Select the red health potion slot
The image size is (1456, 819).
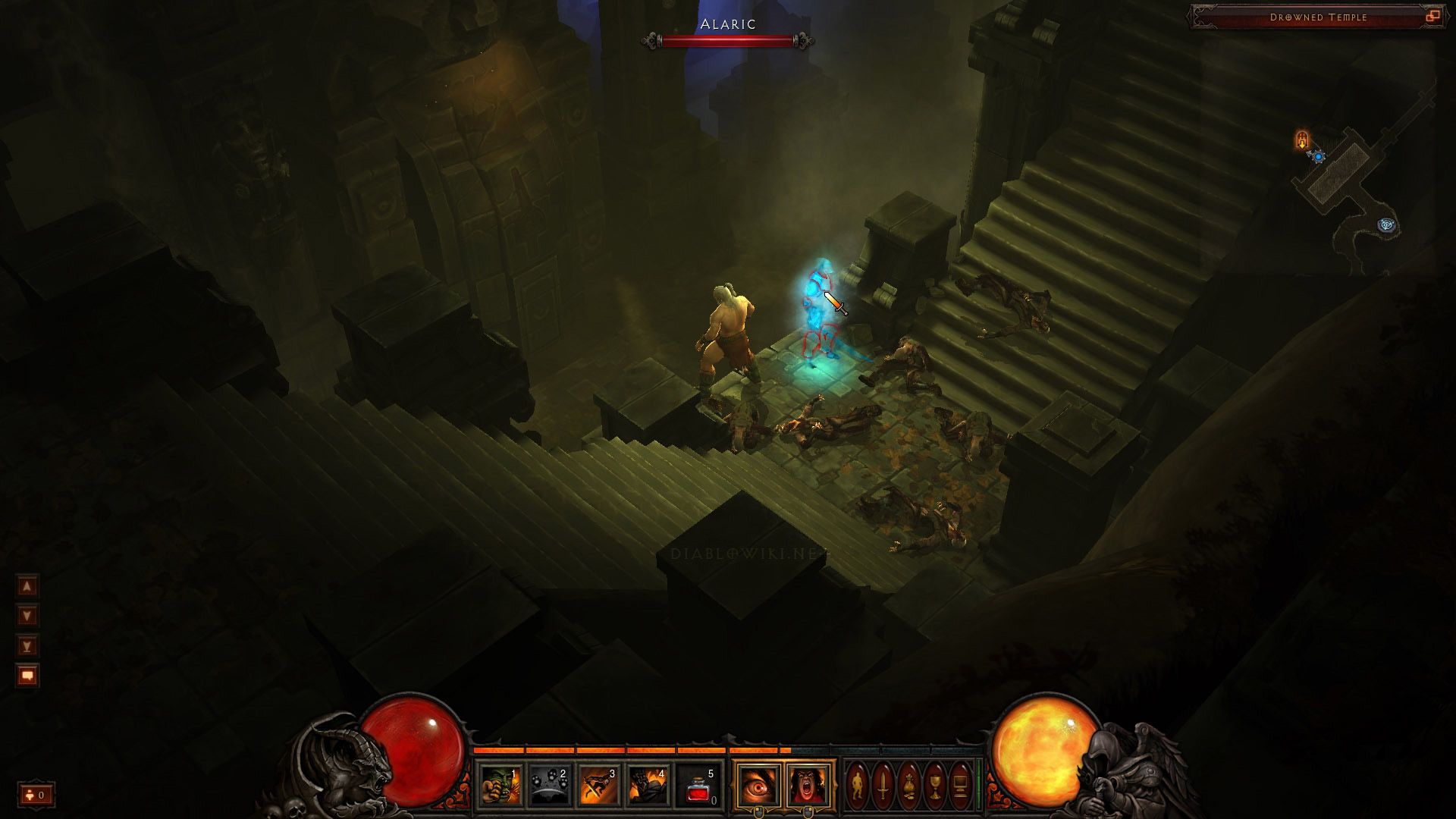coord(698,785)
